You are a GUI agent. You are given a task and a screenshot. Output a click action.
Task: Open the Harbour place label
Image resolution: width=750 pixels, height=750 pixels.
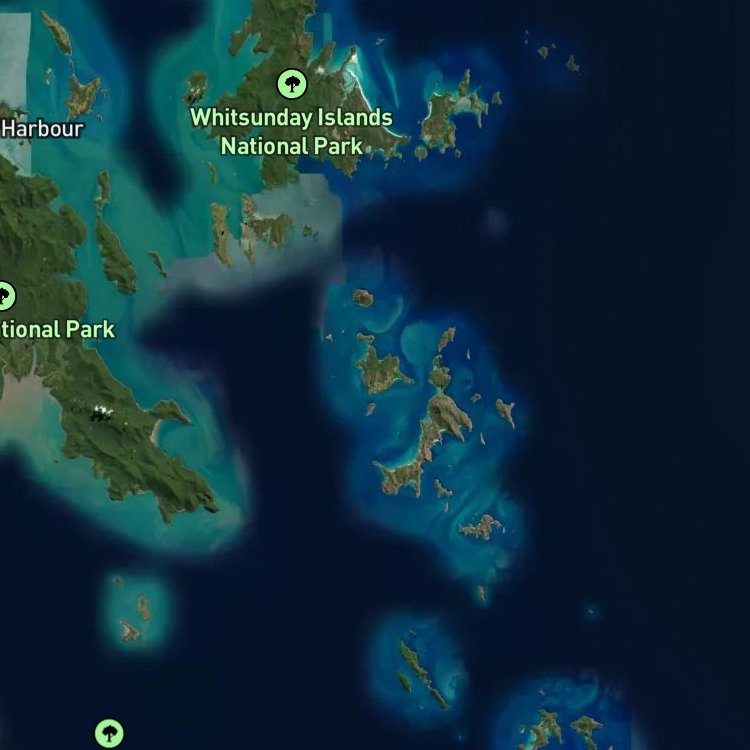pyautogui.click(x=41, y=128)
